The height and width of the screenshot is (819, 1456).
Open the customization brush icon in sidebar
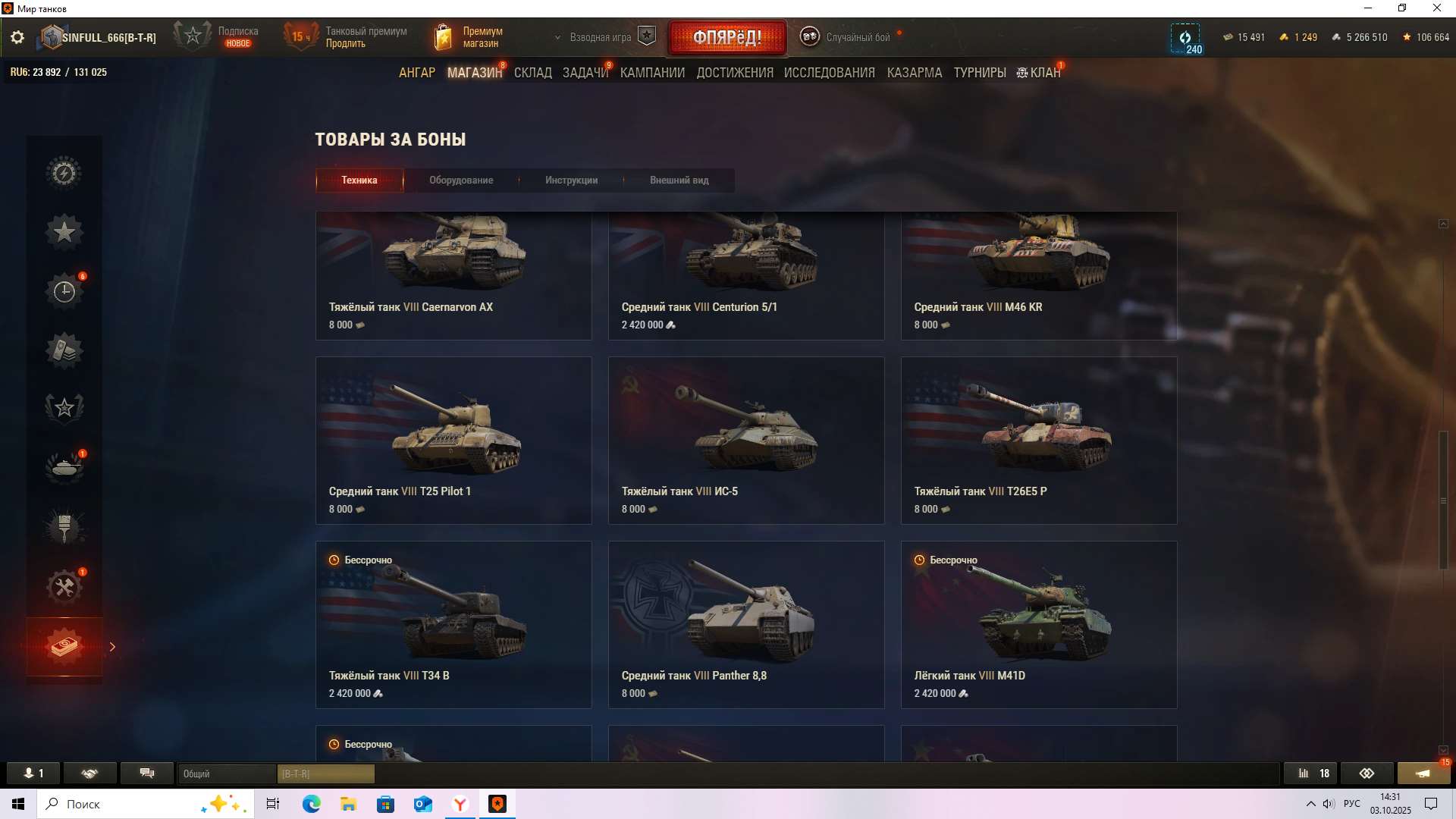pyautogui.click(x=64, y=526)
